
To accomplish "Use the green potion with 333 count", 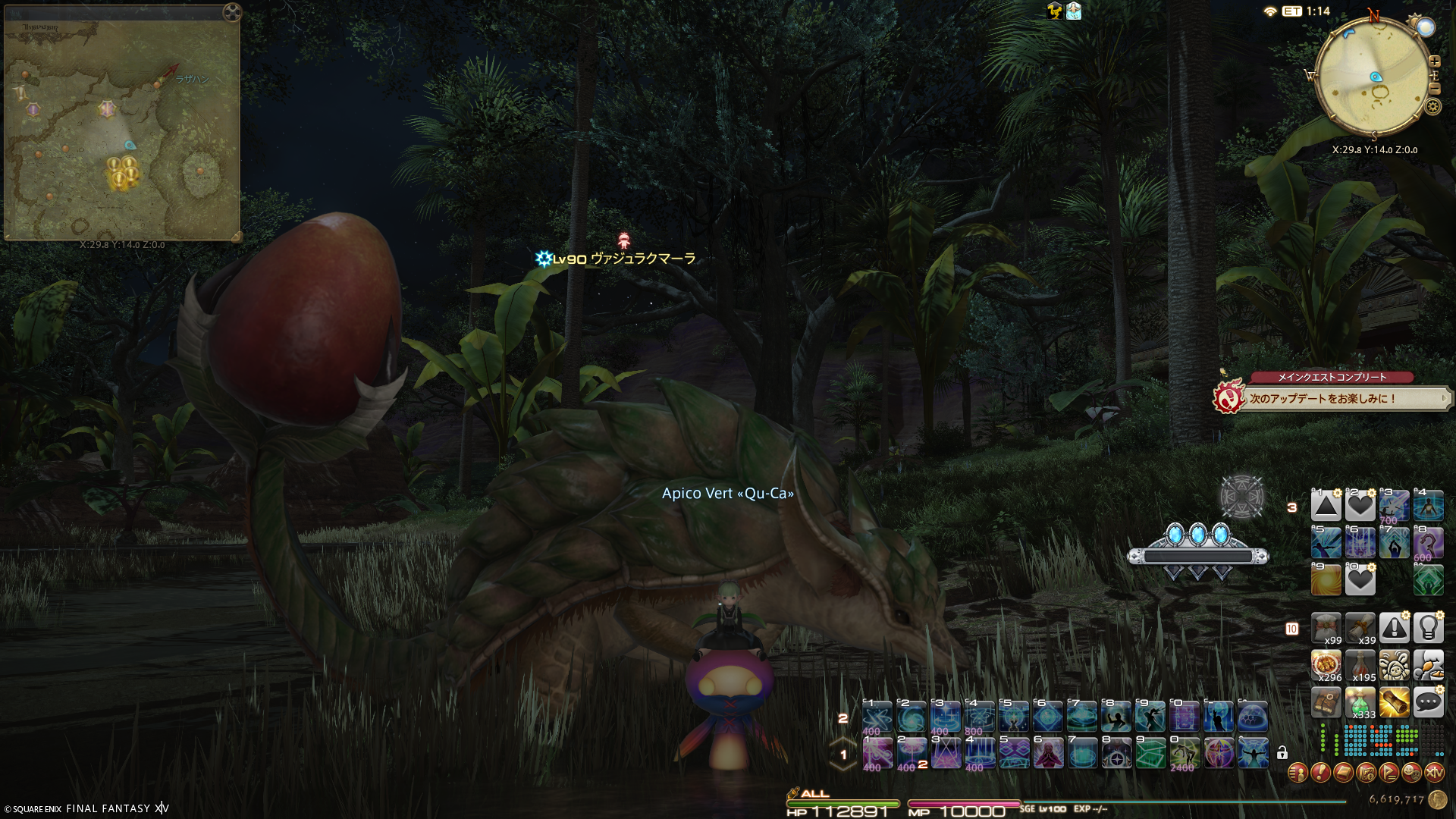I will click(x=1360, y=702).
